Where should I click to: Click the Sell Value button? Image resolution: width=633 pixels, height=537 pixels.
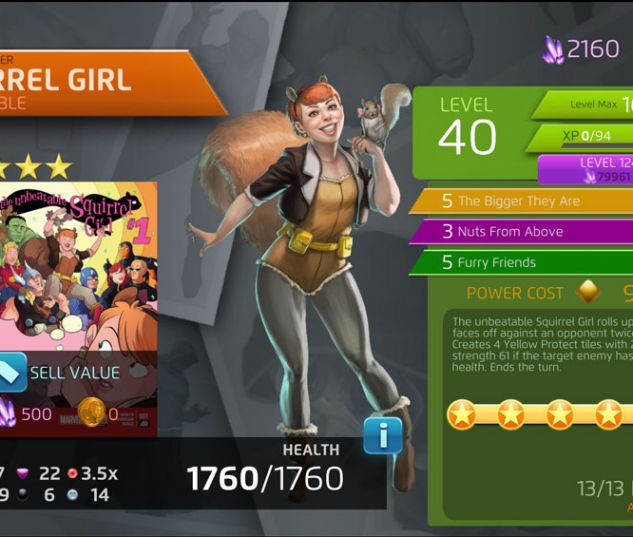click(62, 373)
